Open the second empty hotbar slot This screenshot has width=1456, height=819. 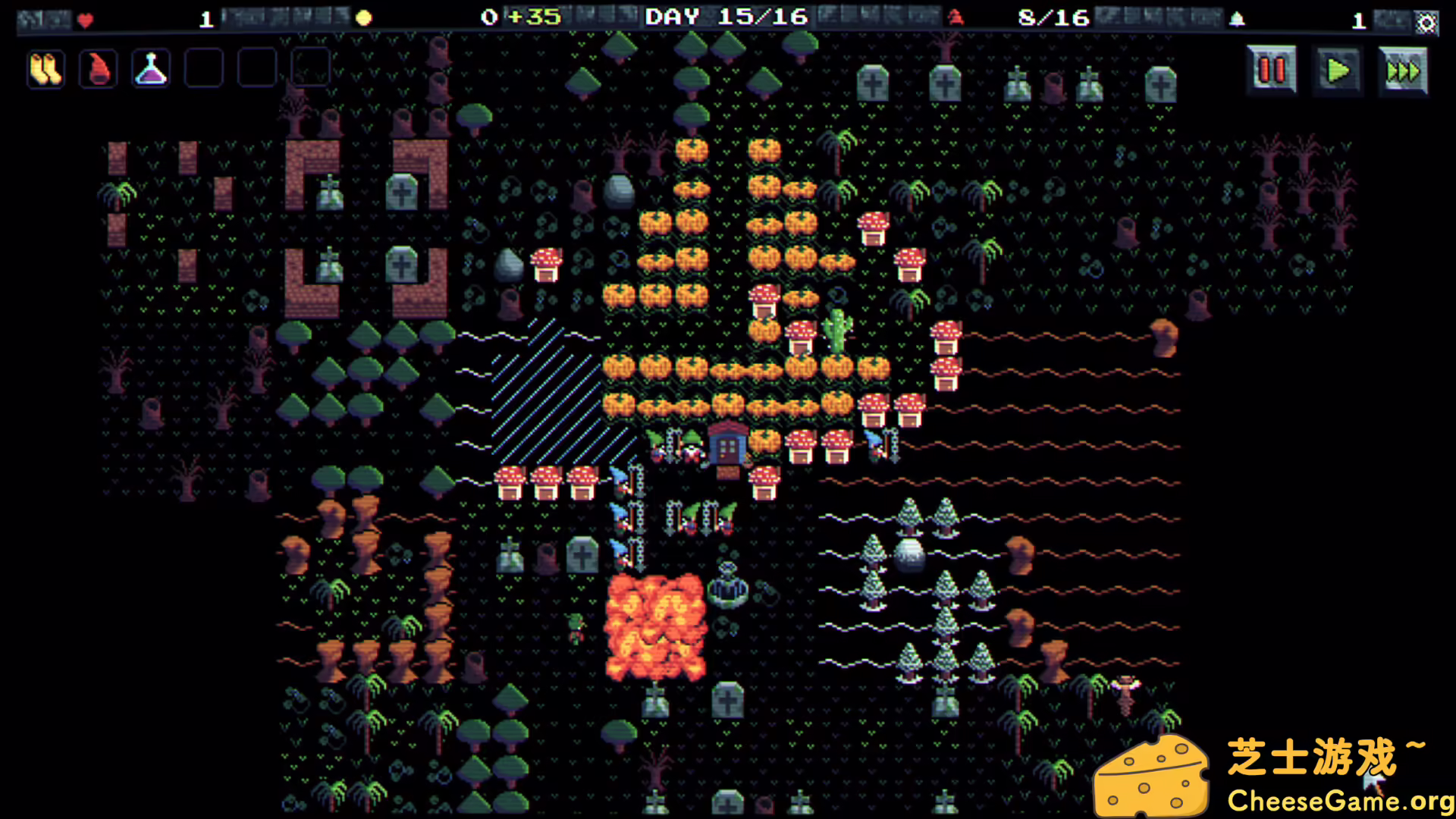pos(256,68)
